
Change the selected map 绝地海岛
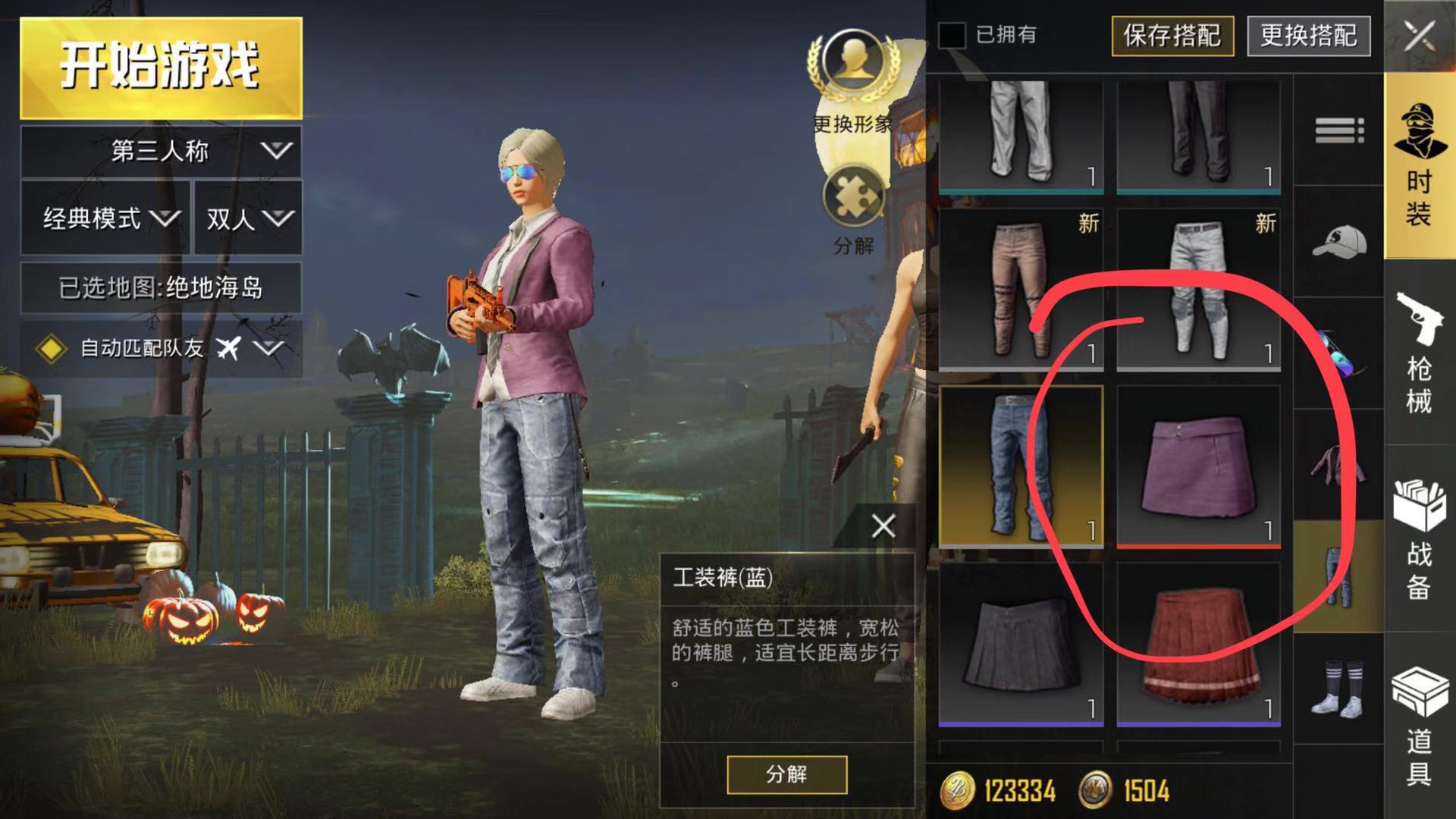coord(161,287)
